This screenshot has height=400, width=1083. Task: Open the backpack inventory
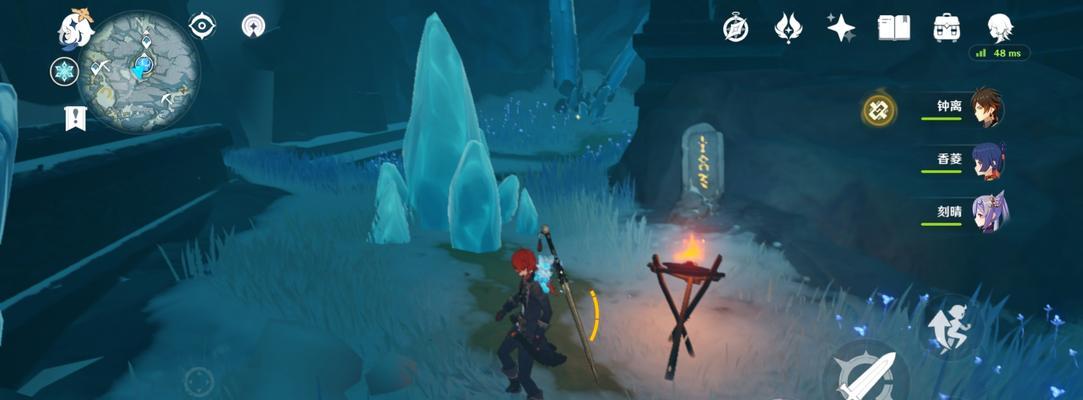click(945, 28)
